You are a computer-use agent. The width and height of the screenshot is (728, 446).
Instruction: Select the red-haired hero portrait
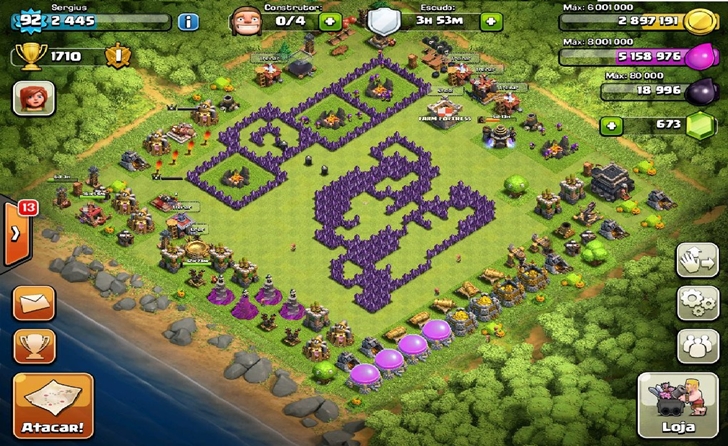pos(31,99)
